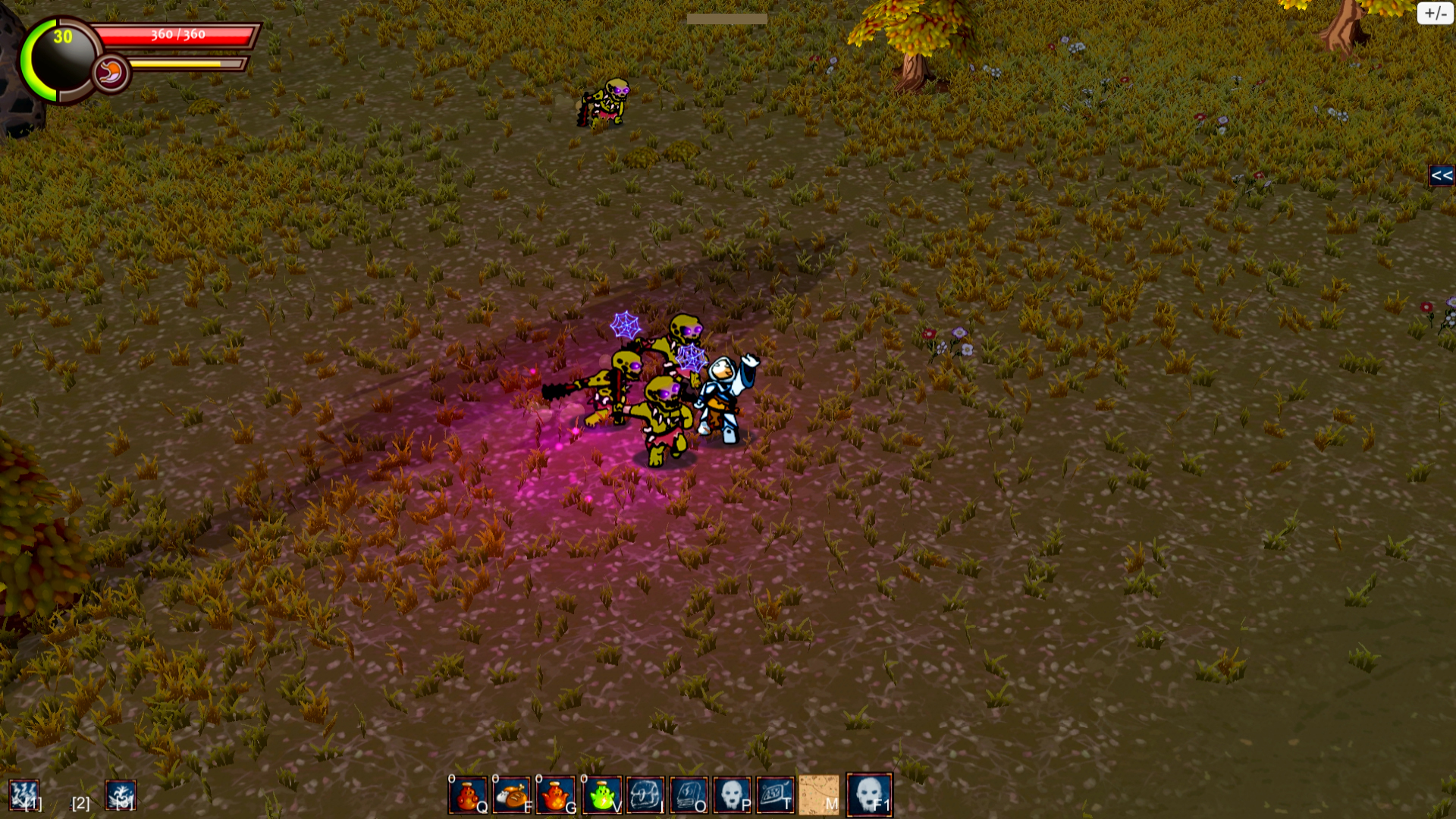Activate the lightning skill in slot [1]
The height and width of the screenshot is (819, 1456).
tap(25, 795)
